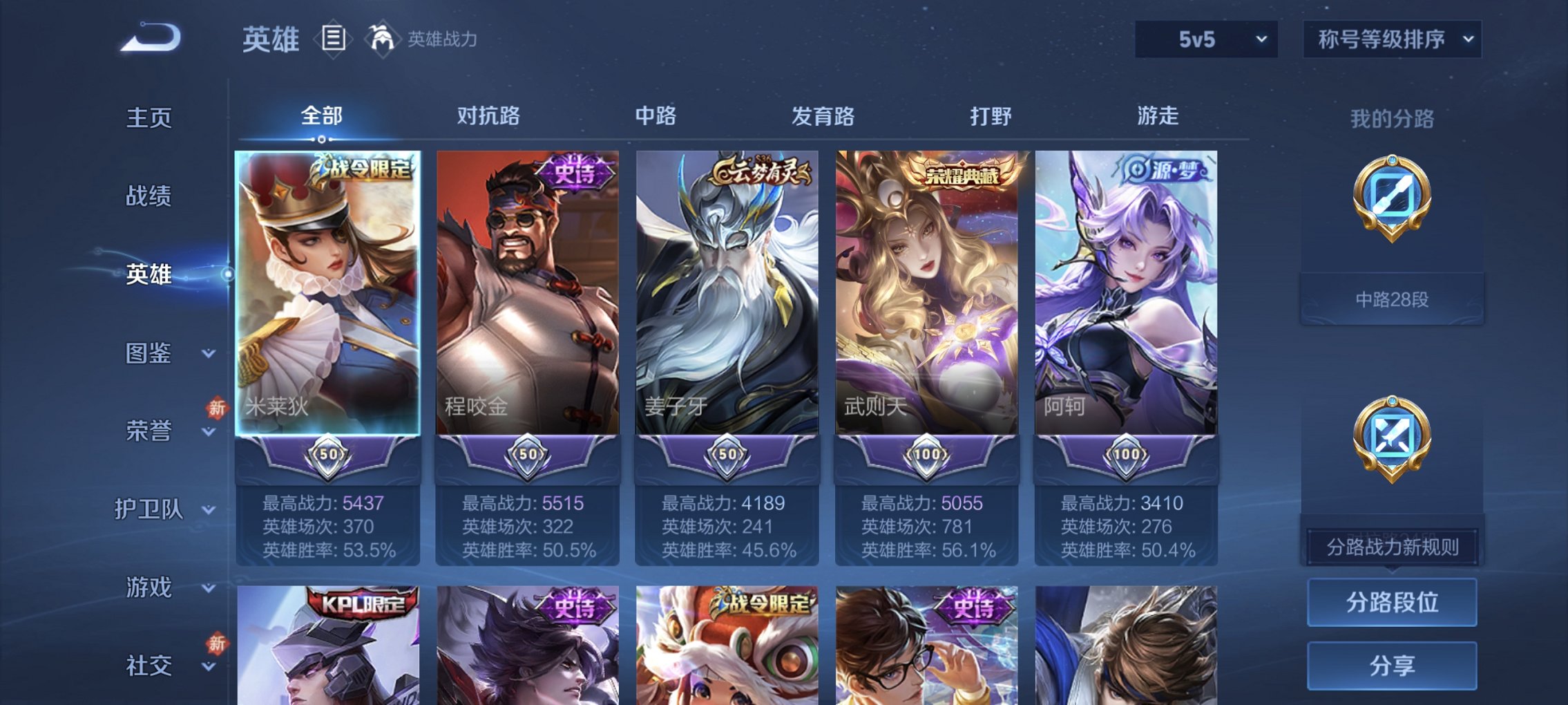
Task: Click the 英雄战力 crown icon
Action: coord(381,38)
